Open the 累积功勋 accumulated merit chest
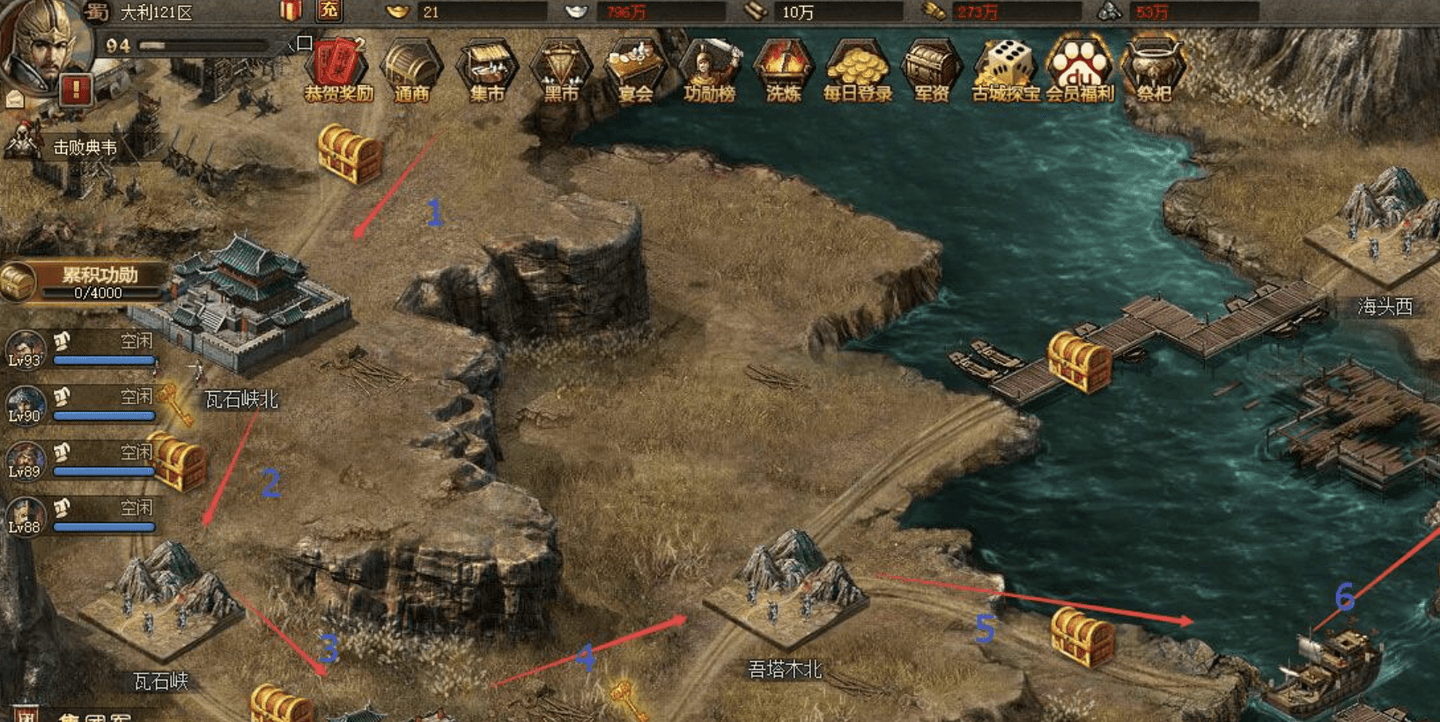 pos(85,281)
